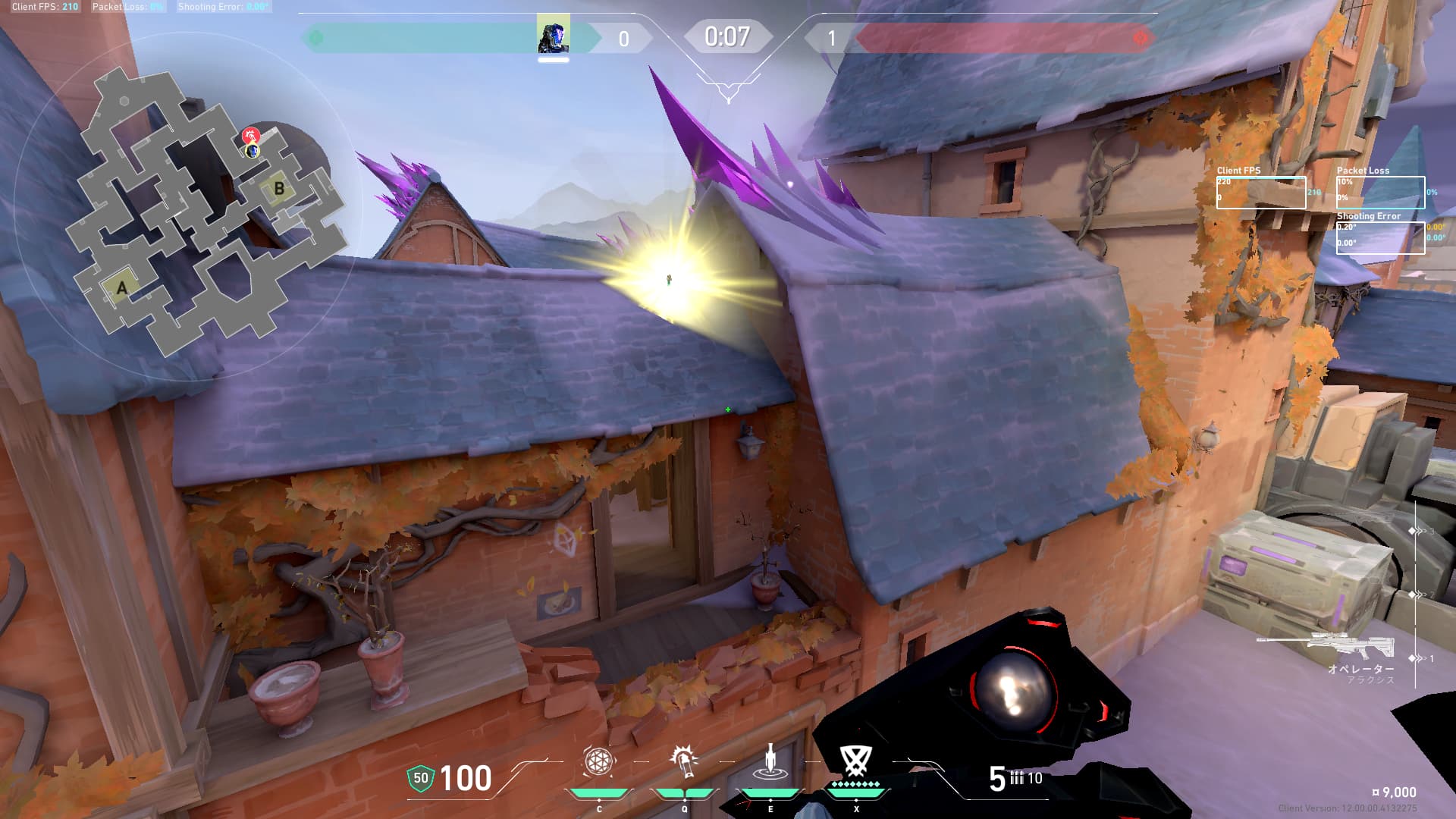Click the Shooting Error graph
Screen dimensions: 1456x819
click(1380, 237)
